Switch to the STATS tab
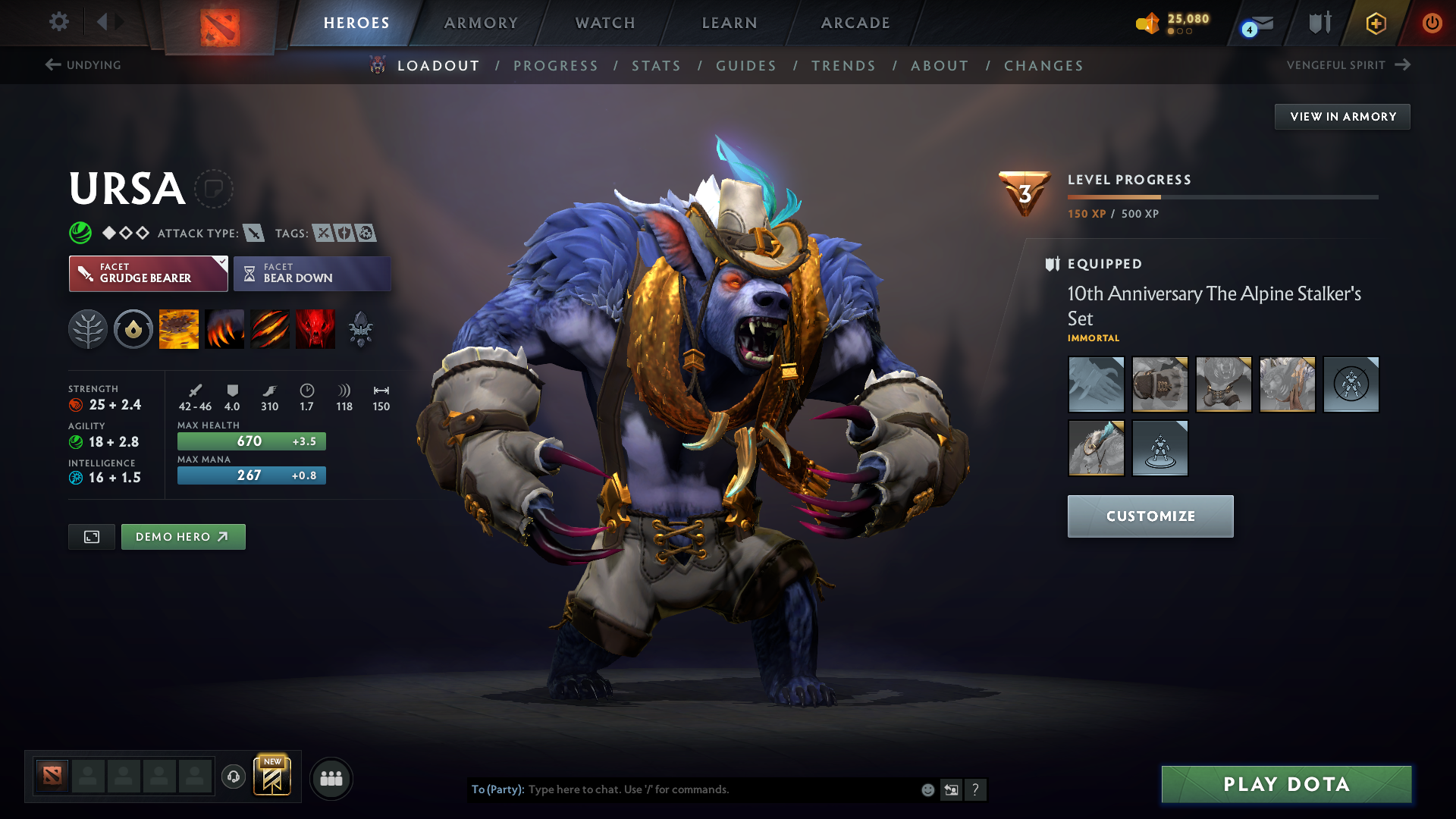The height and width of the screenshot is (819, 1456). 656,66
